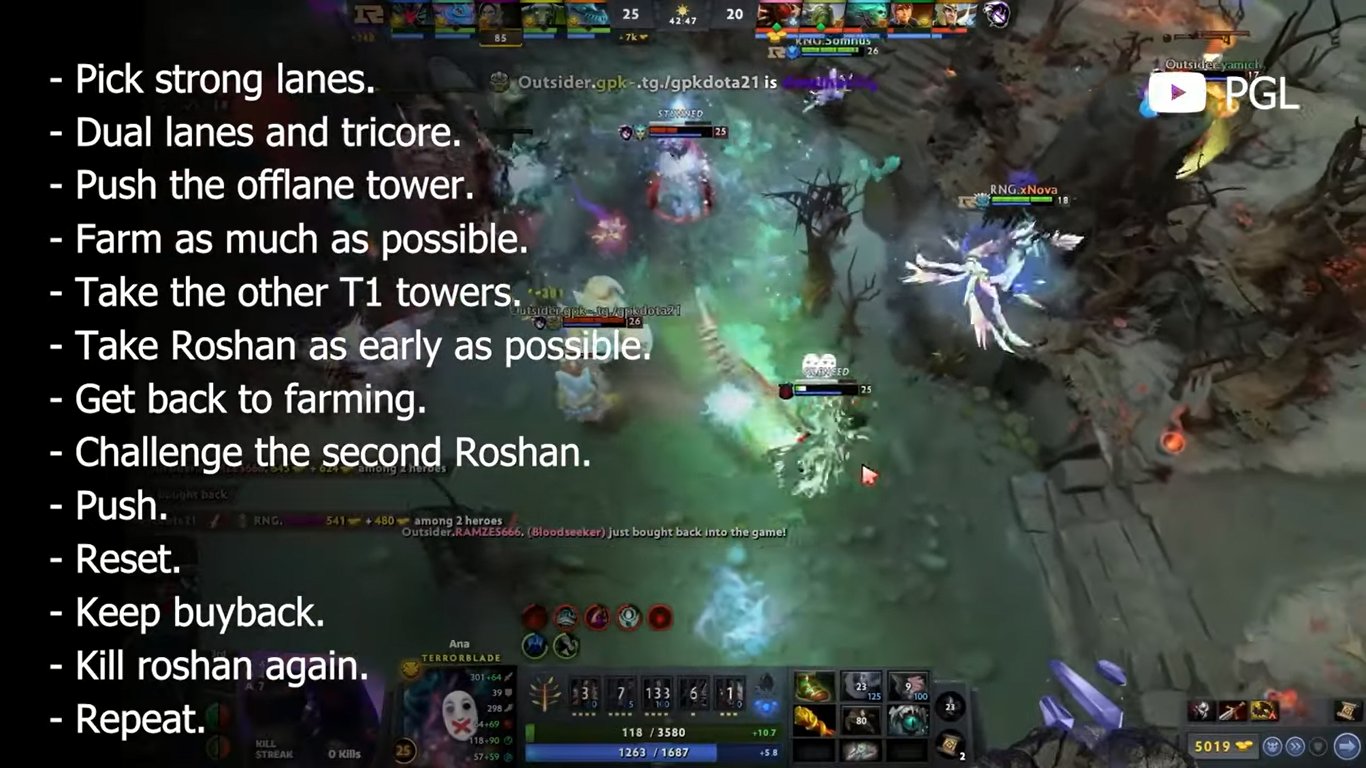Click the Skull Basher in the quick buy row
This screenshot has height=768, width=1366.
tap(1202, 710)
